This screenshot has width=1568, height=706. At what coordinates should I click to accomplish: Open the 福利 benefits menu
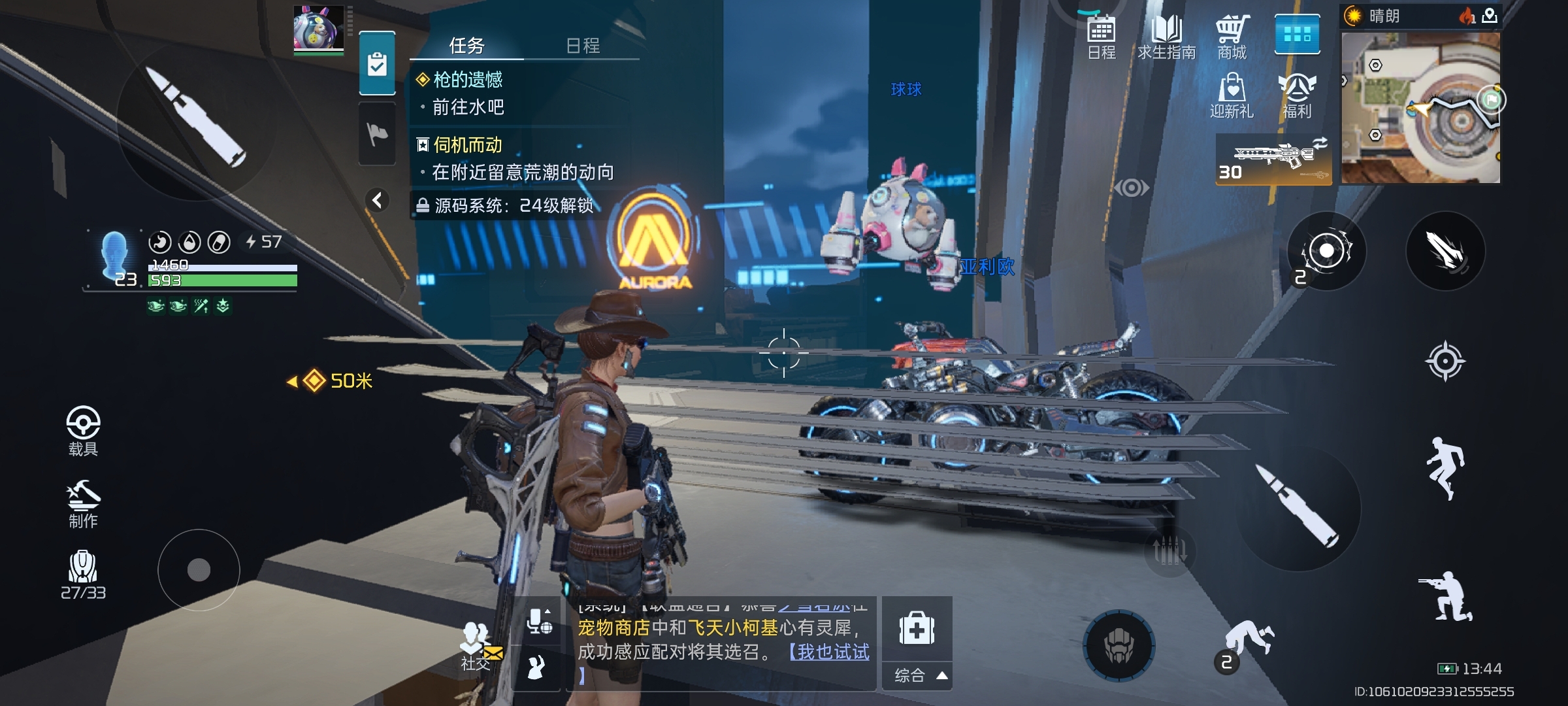[x=1297, y=95]
